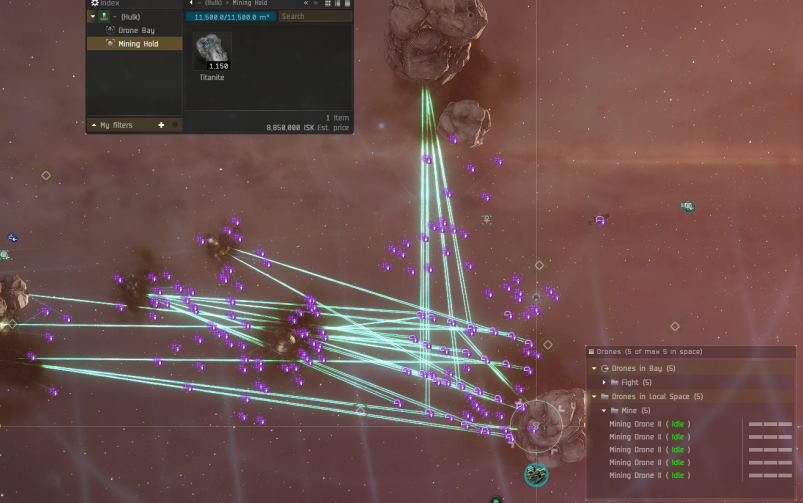
Task: Add a new filter with plus button
Action: click(161, 125)
